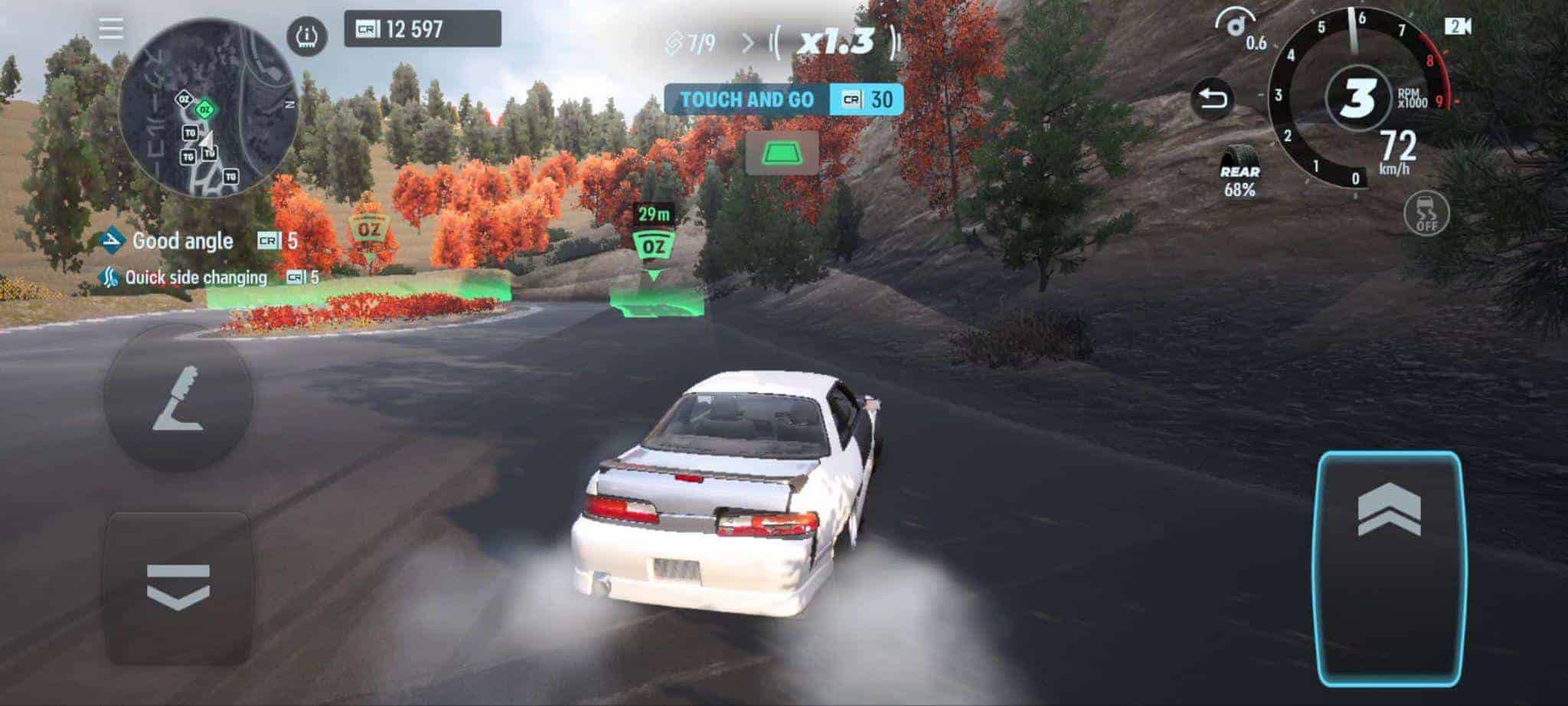The height and width of the screenshot is (706, 1568).
Task: Toggle the traction control OFF icon
Action: pyautogui.click(x=1426, y=212)
